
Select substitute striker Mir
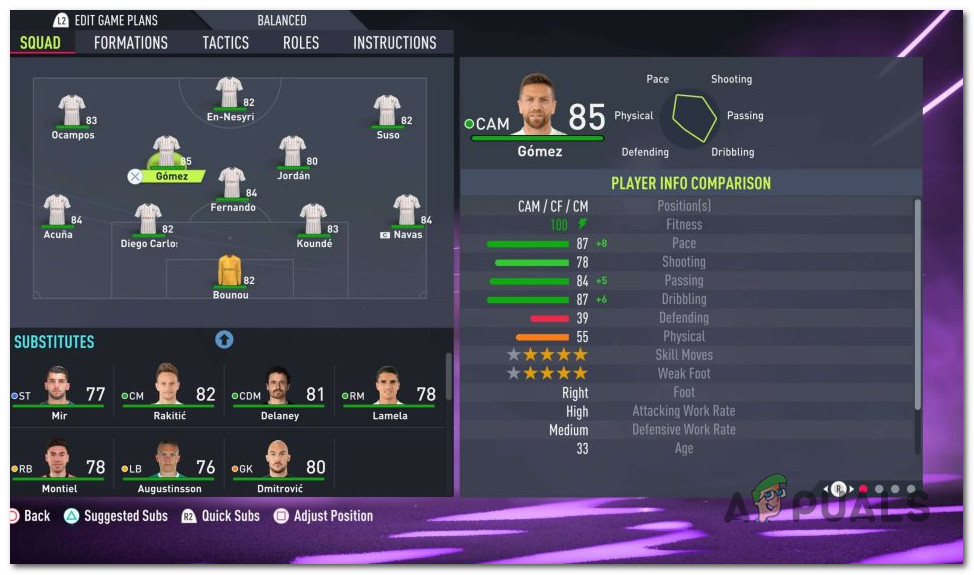tap(59, 392)
